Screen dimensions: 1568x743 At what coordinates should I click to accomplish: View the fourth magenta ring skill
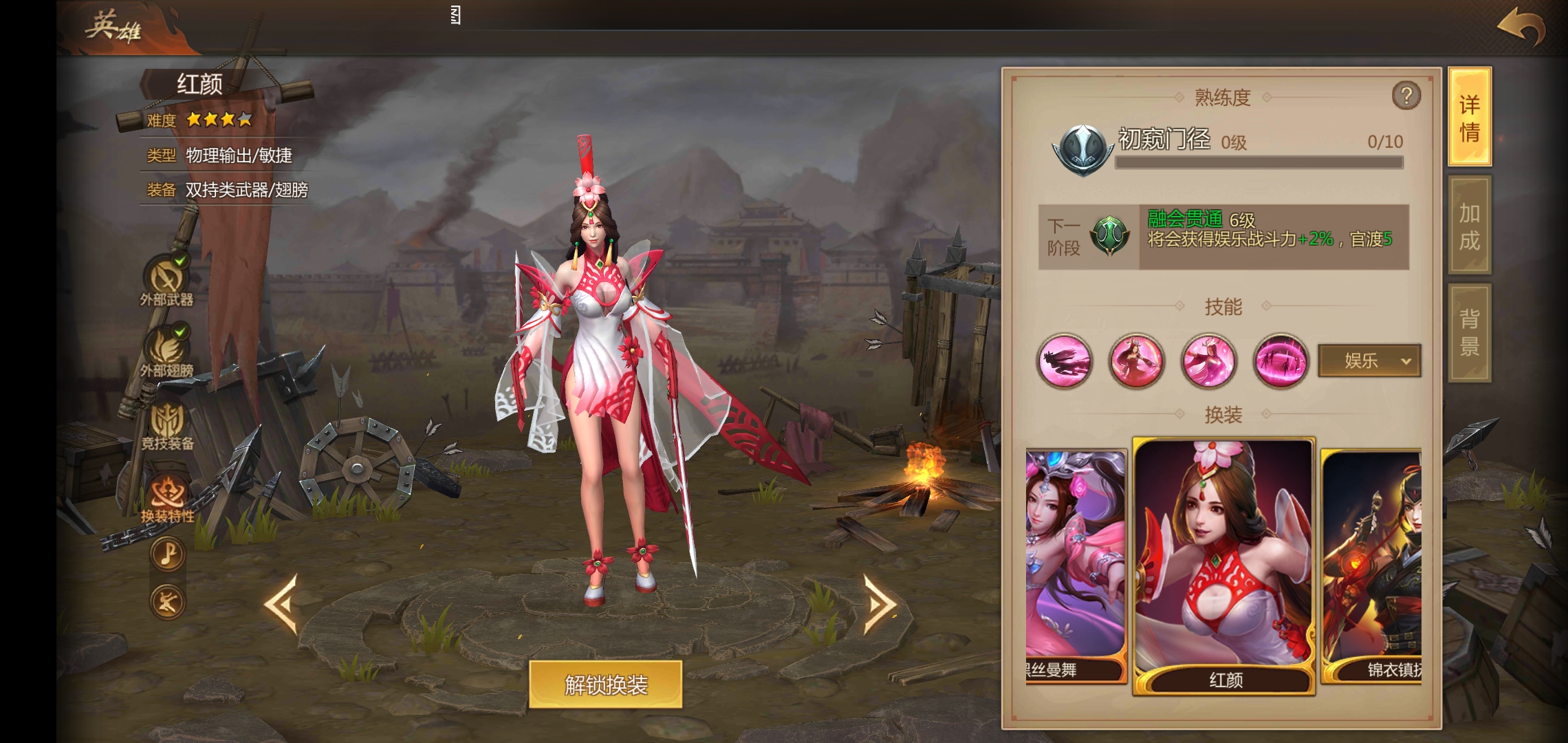(1281, 361)
